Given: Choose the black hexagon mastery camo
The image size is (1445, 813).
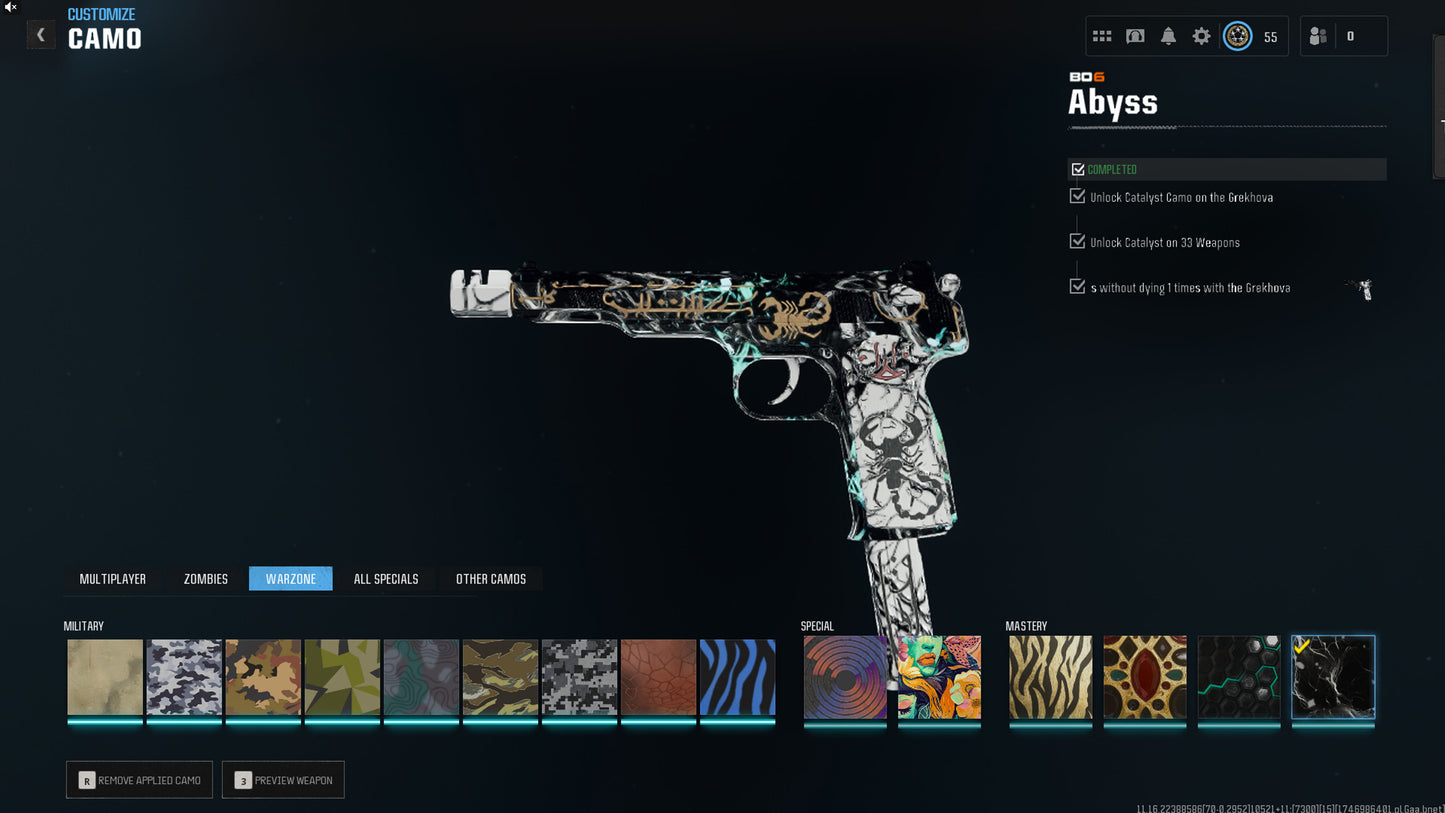Looking at the screenshot, I should pos(1239,678).
